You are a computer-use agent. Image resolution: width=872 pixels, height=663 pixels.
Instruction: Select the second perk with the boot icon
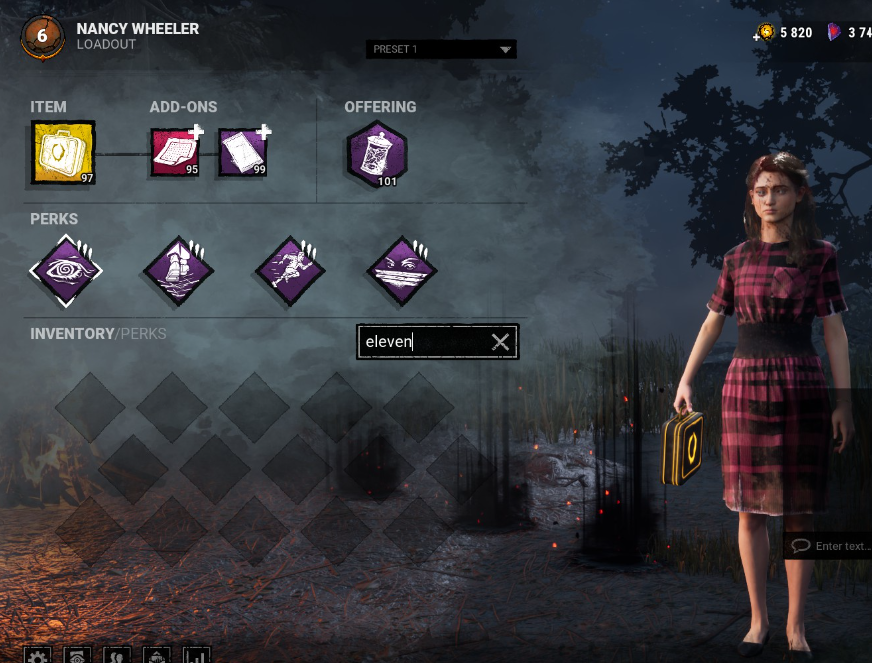[178, 270]
